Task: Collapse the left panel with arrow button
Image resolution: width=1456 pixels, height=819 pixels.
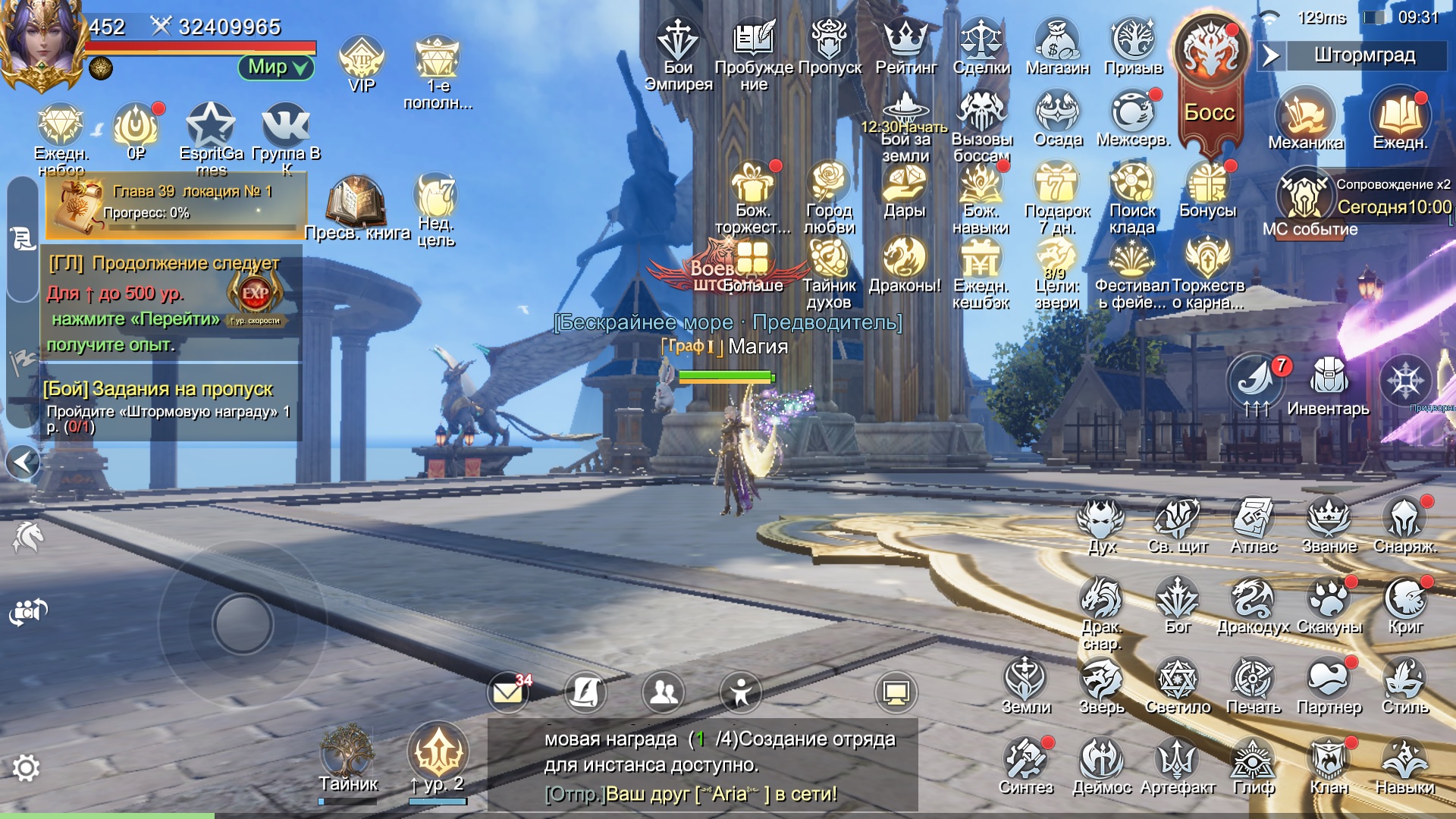Action: pyautogui.click(x=23, y=461)
